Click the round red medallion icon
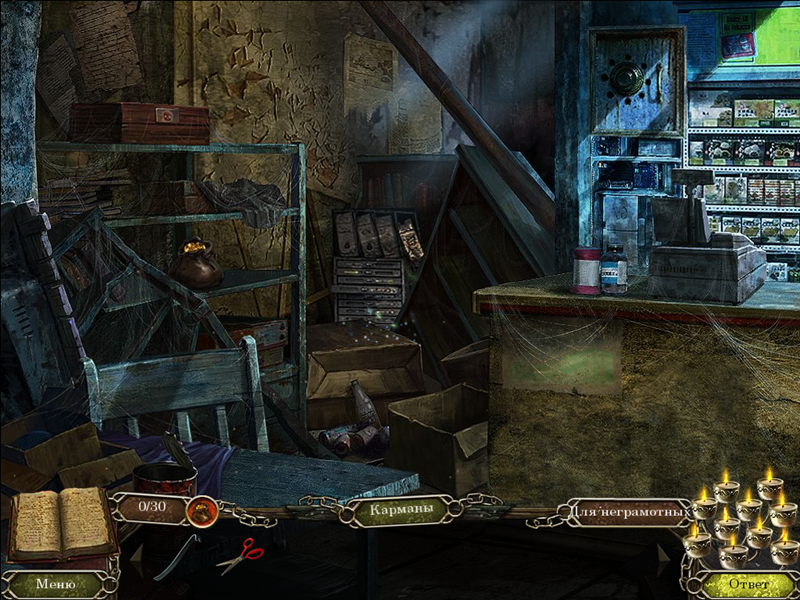Image resolution: width=800 pixels, height=600 pixels. point(202,510)
